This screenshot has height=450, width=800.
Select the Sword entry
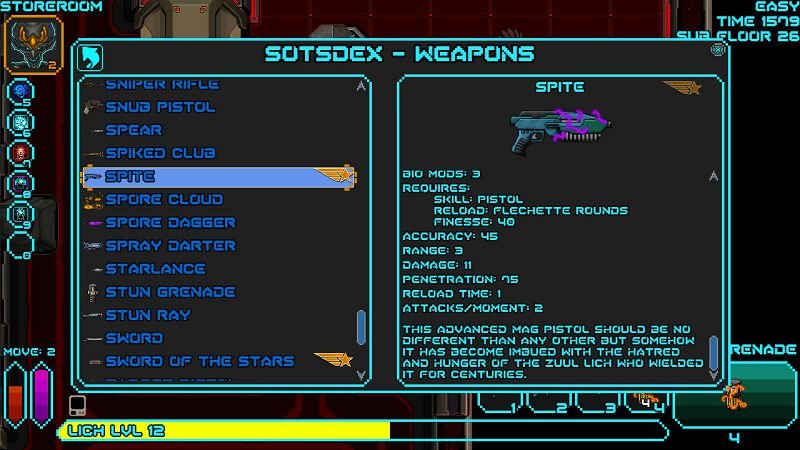tap(134, 338)
